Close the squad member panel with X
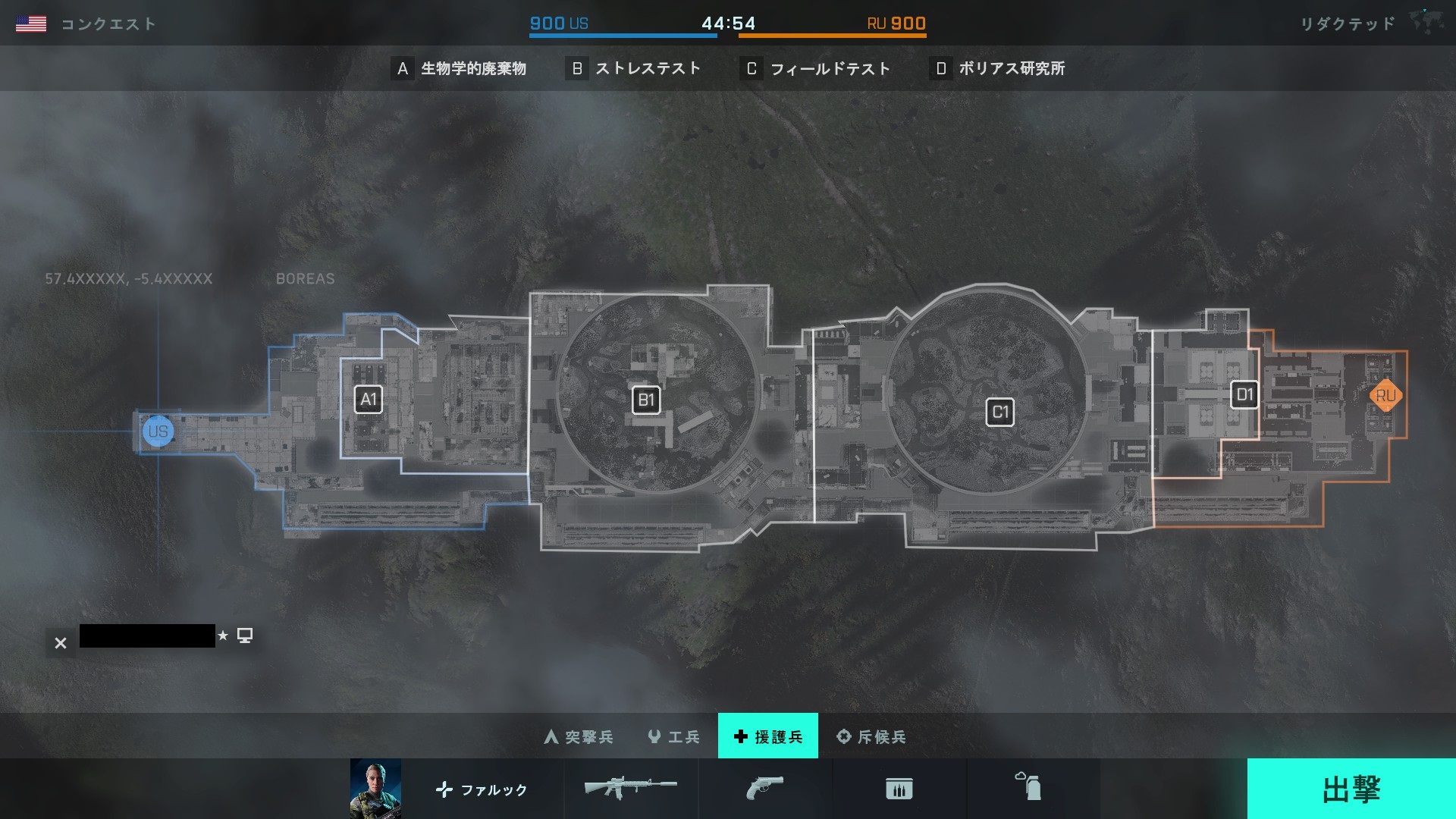Screen dimensions: 1456x819 (61, 643)
